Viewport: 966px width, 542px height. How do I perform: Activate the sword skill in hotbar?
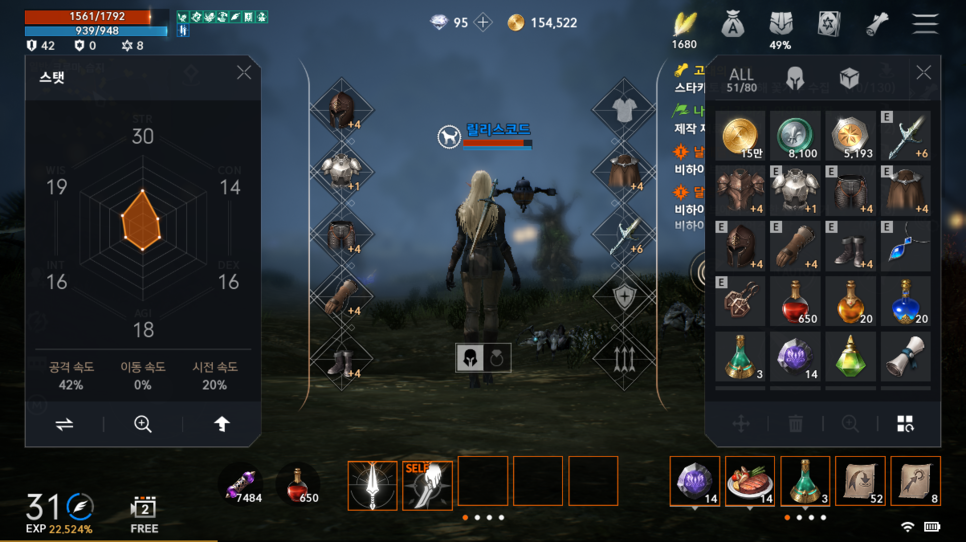pyautogui.click(x=372, y=485)
